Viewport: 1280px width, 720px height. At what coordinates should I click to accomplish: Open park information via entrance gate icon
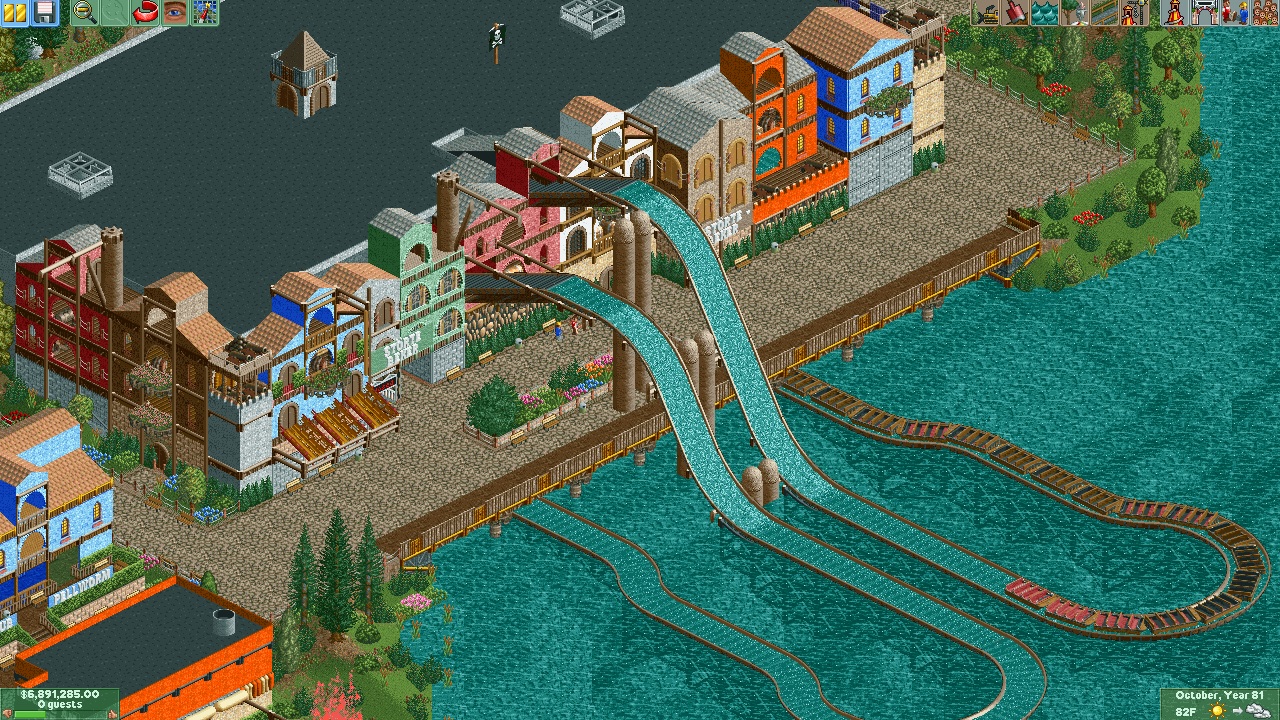(x=1203, y=12)
